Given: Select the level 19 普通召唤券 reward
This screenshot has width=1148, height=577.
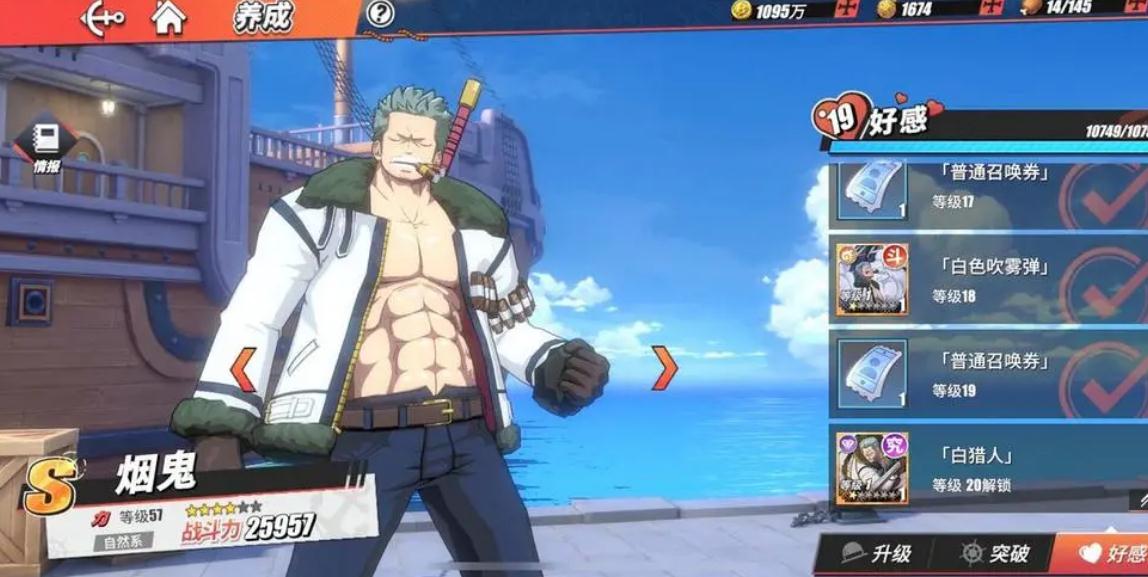Looking at the screenshot, I should pyautogui.click(x=985, y=374).
